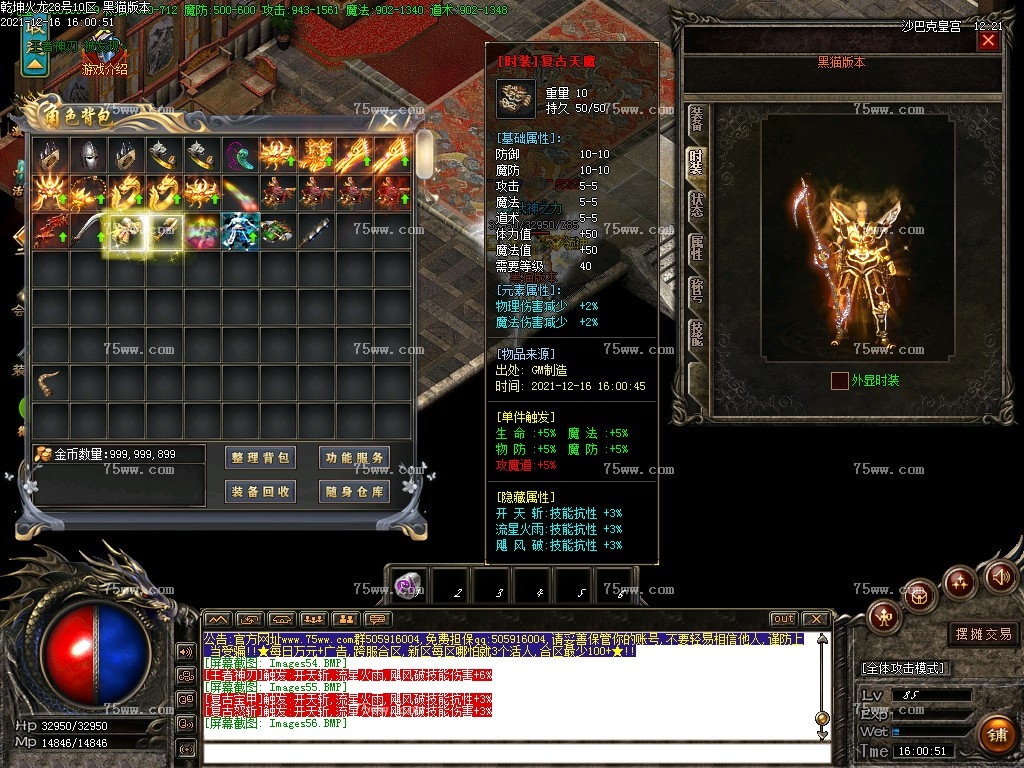1024x768 pixels.
Task: Select the steel helmet in the bag
Action: [88, 154]
